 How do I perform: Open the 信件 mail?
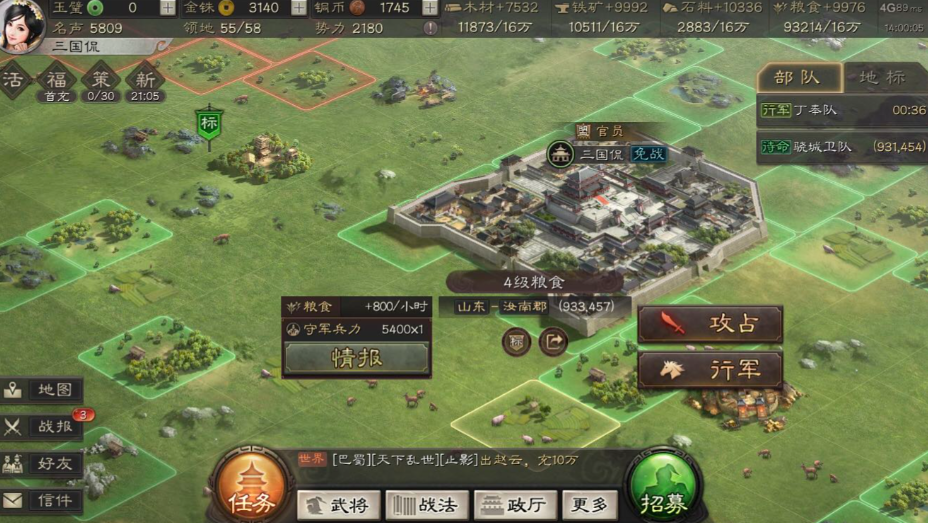click(42, 500)
